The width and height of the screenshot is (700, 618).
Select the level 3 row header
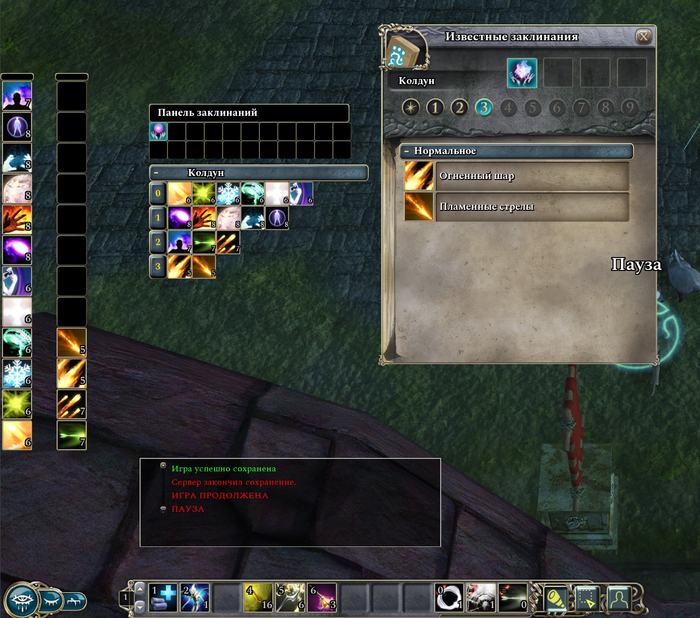point(157,266)
